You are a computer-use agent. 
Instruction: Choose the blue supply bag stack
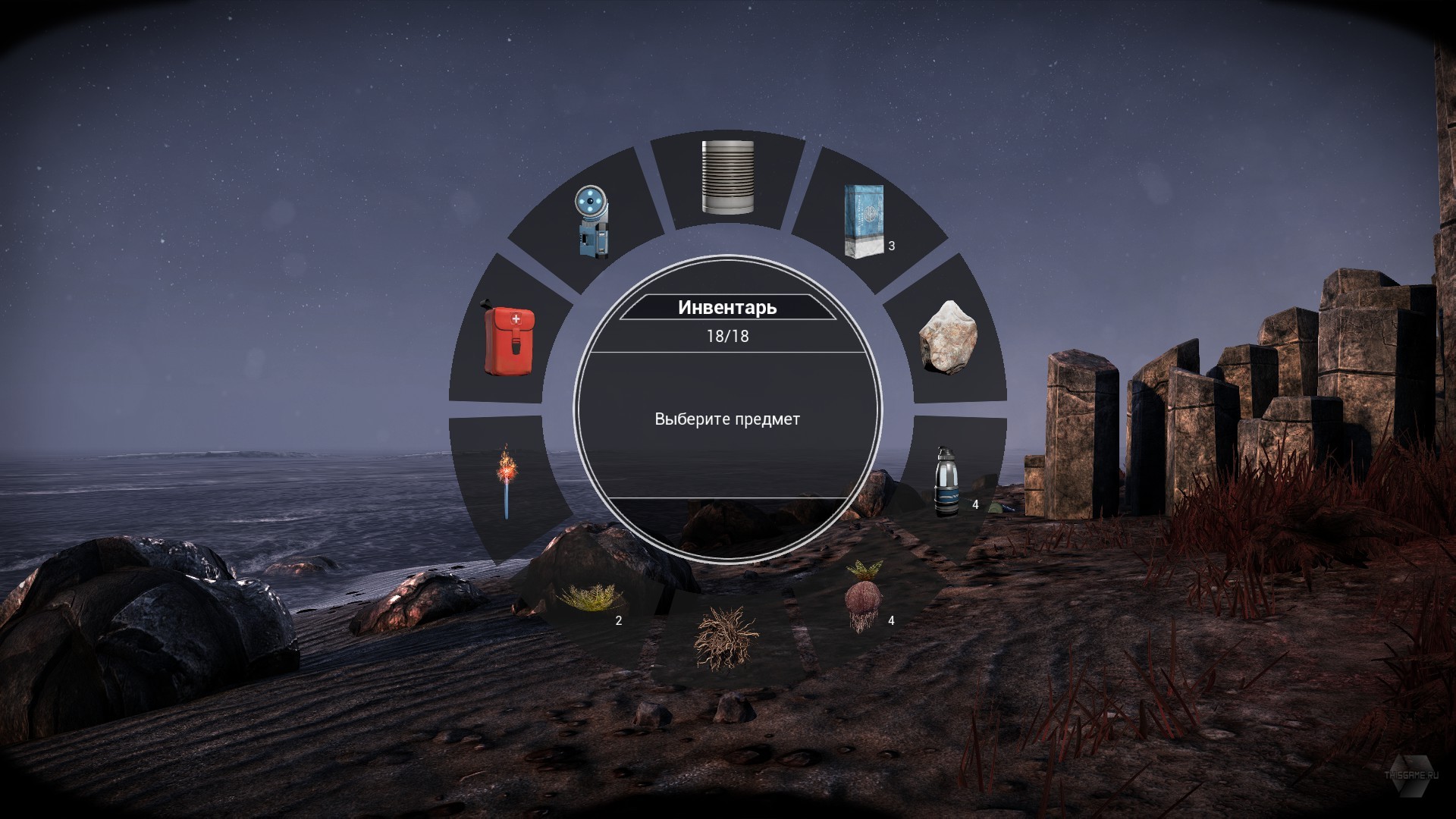[864, 221]
